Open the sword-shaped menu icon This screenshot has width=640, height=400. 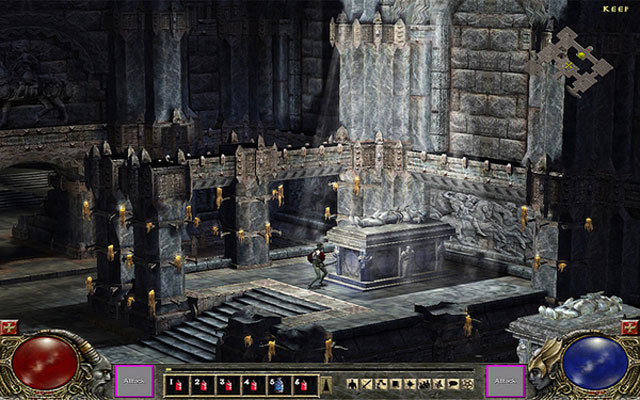[x=368, y=383]
